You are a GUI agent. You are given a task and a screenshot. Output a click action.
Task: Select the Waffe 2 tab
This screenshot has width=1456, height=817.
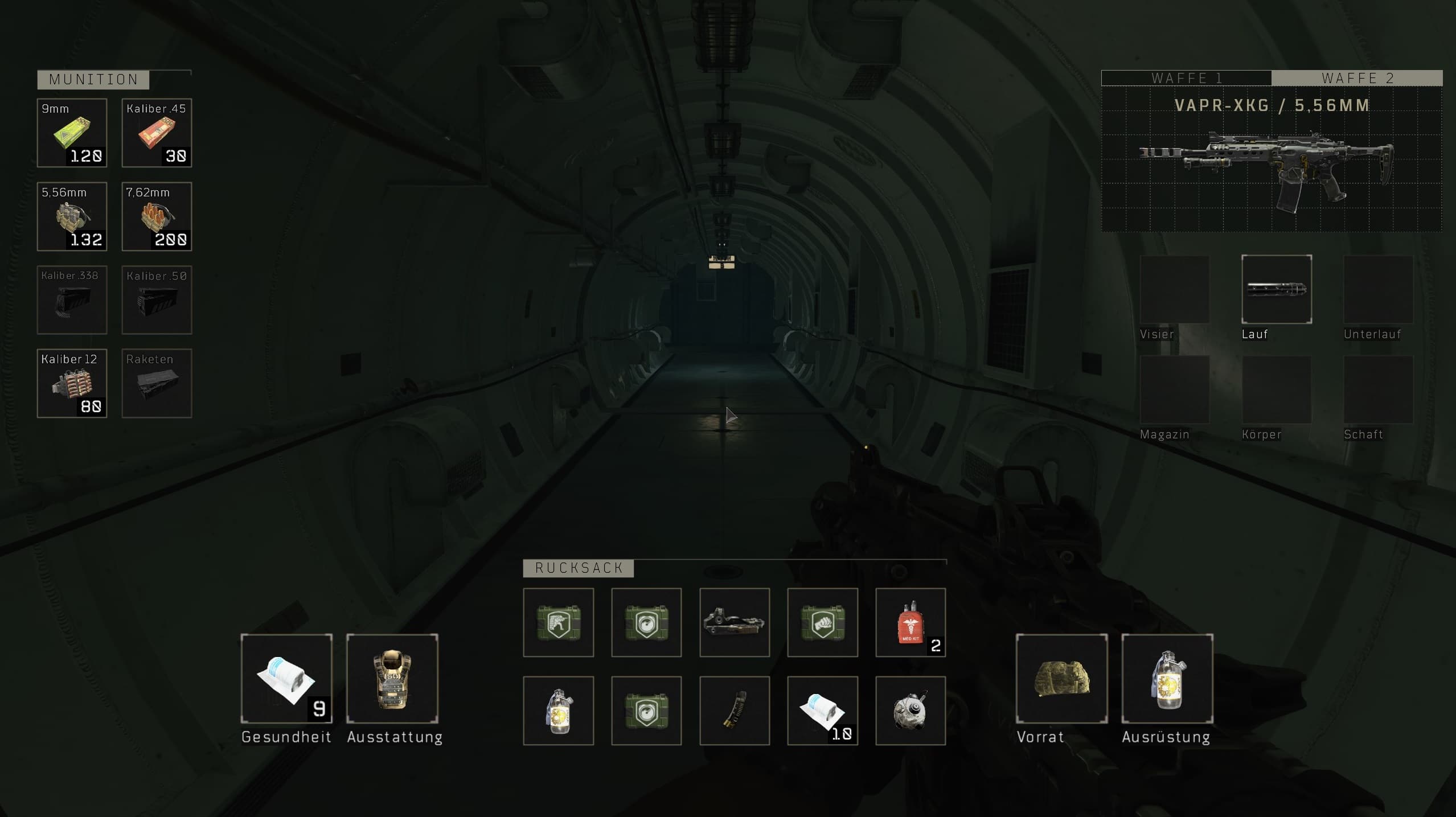tap(1357, 78)
